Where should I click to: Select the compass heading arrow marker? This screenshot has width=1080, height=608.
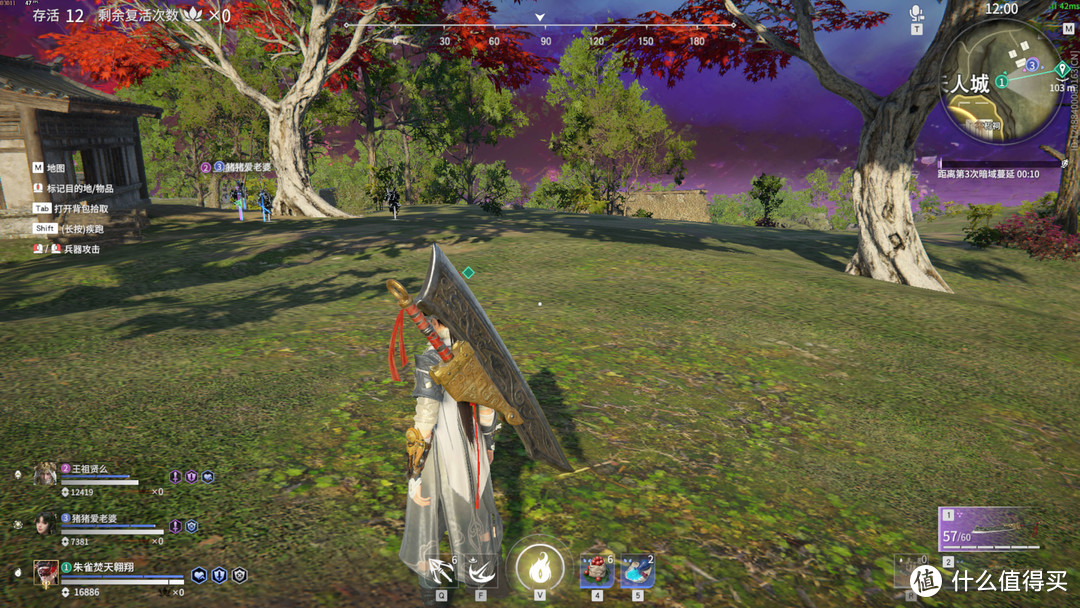pyautogui.click(x=540, y=17)
